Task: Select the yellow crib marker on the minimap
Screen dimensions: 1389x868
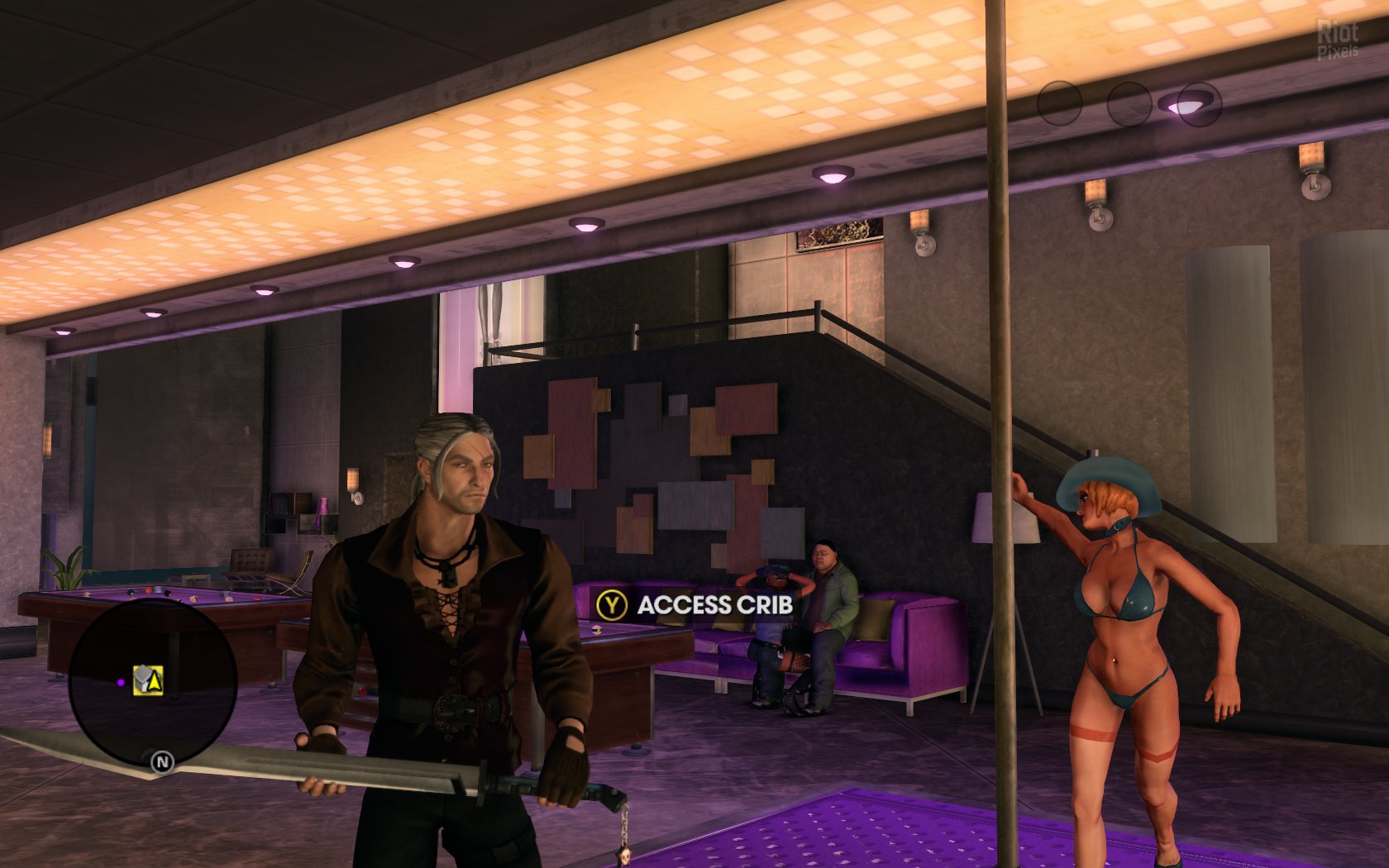Action: click(x=148, y=680)
